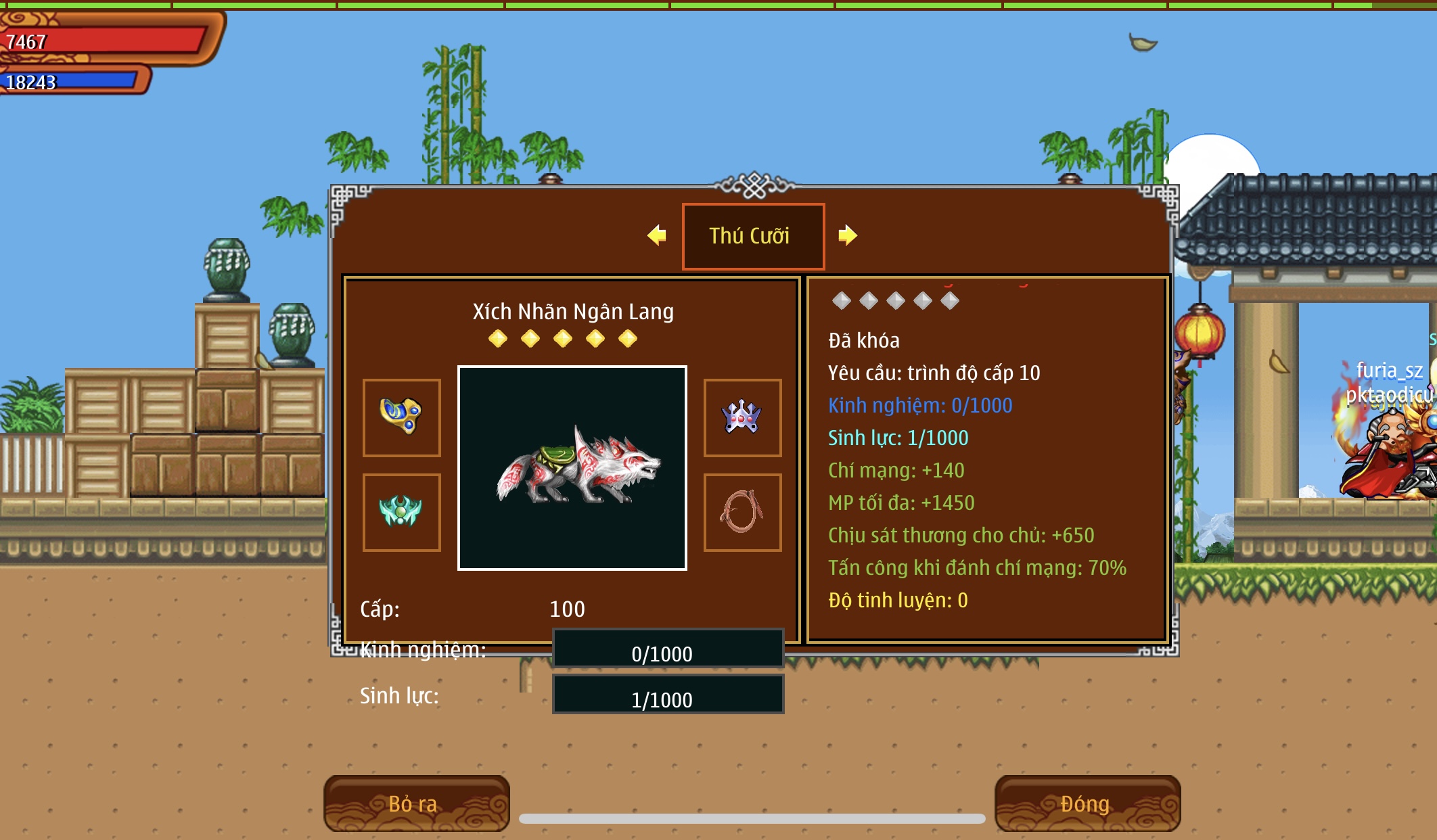Screen dimensions: 1437x840
Task: Select the blue and gold mount gear slot
Action: pyautogui.click(x=402, y=417)
